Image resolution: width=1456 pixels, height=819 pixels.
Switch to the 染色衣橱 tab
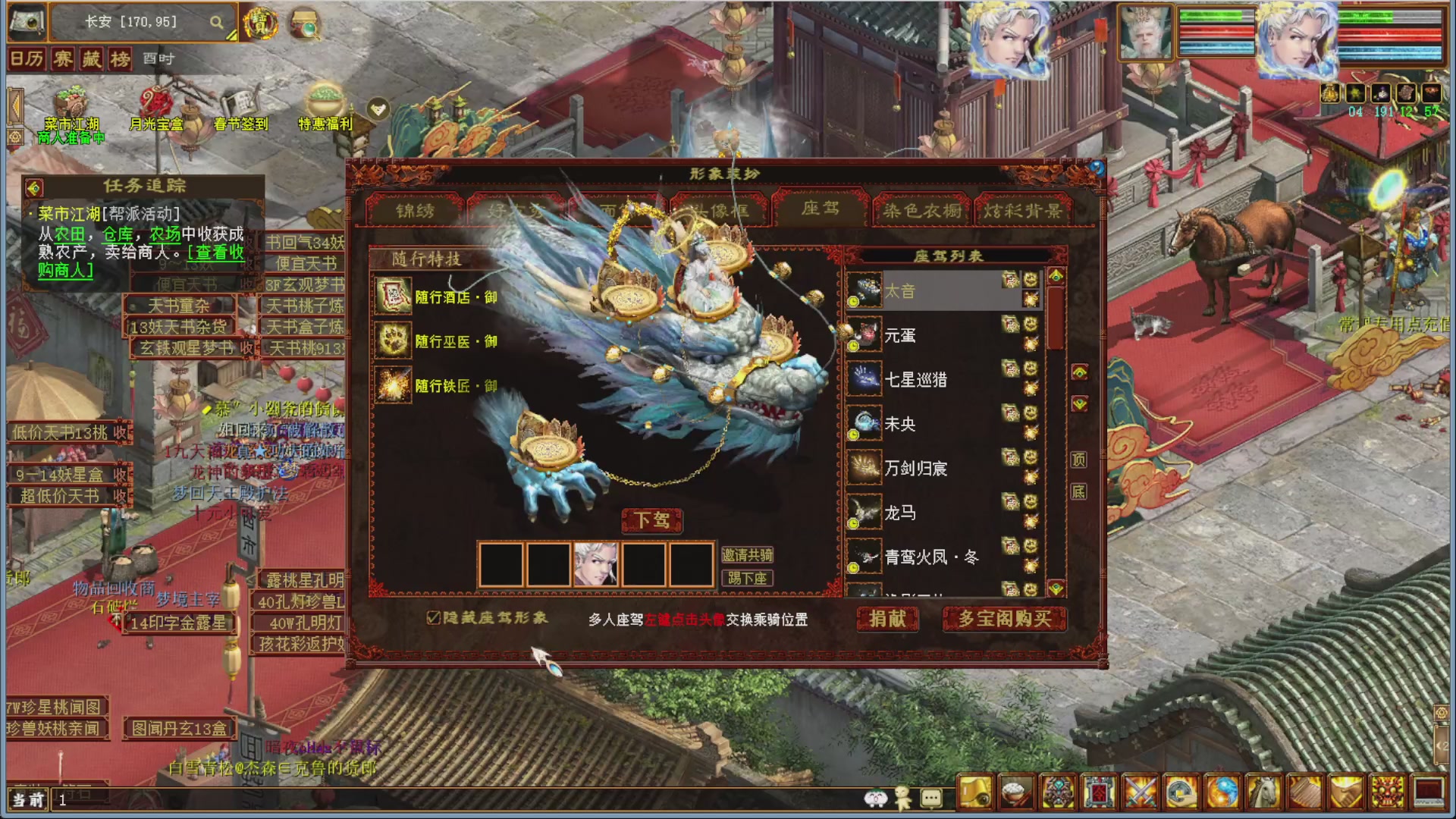coord(922,212)
